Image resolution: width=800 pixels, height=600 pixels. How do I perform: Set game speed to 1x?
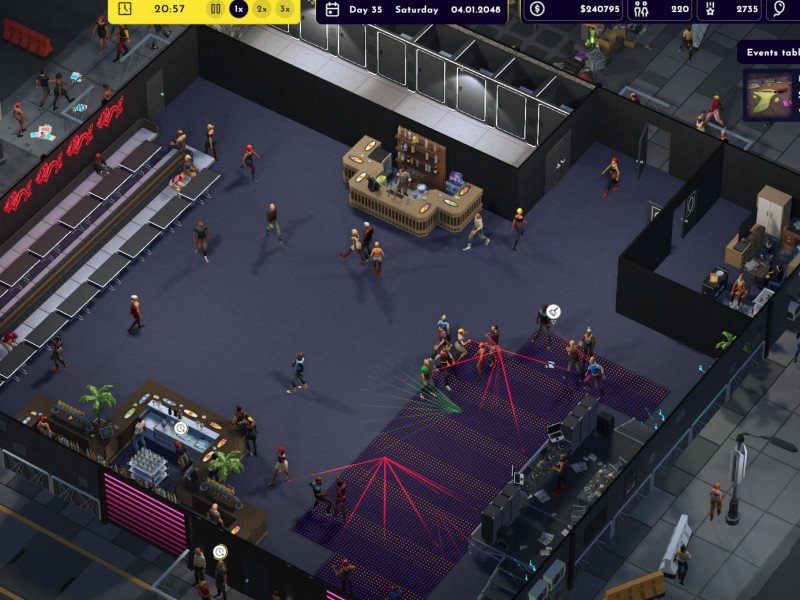click(238, 9)
